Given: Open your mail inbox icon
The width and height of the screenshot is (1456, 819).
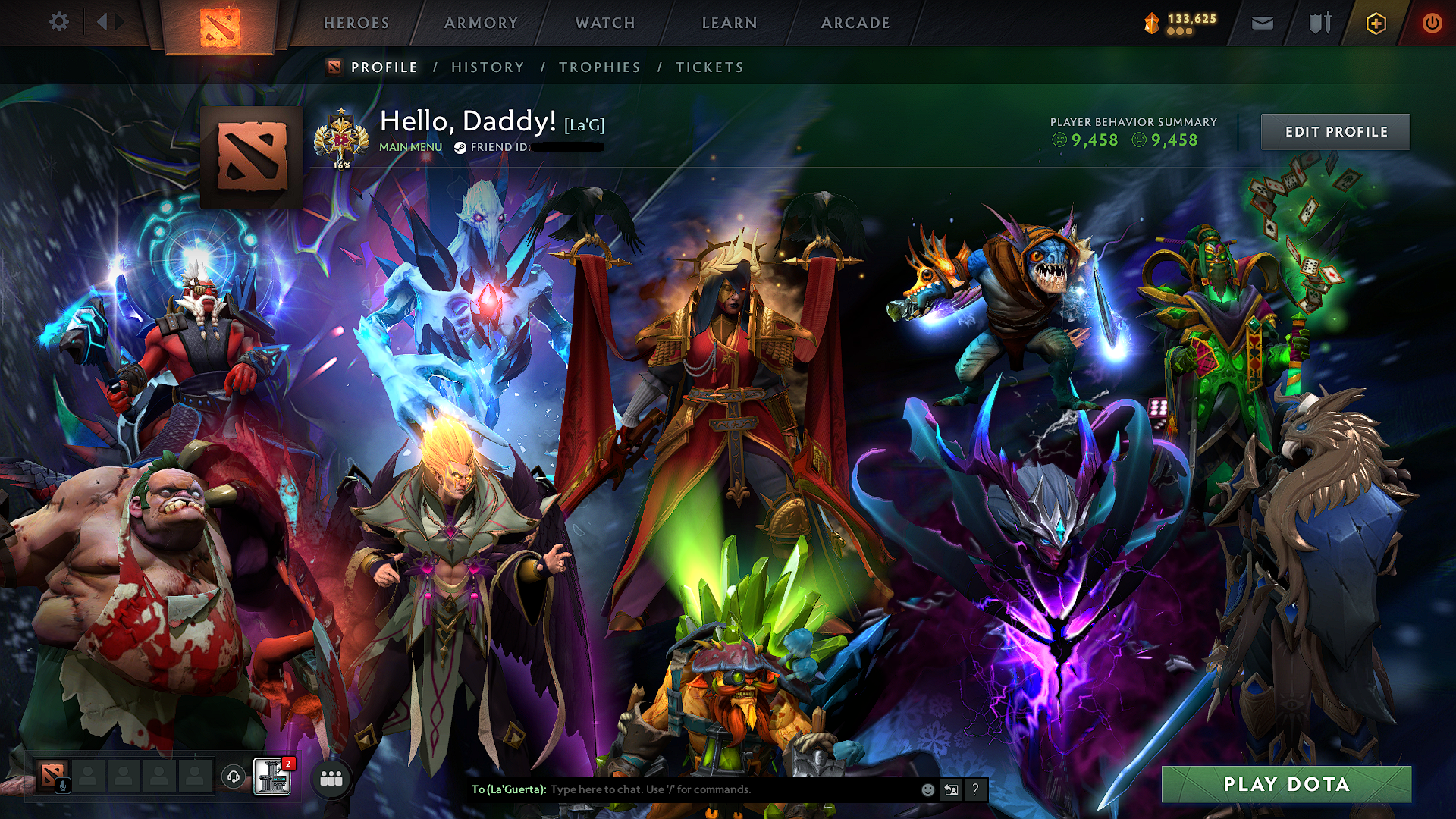Looking at the screenshot, I should [x=1261, y=22].
